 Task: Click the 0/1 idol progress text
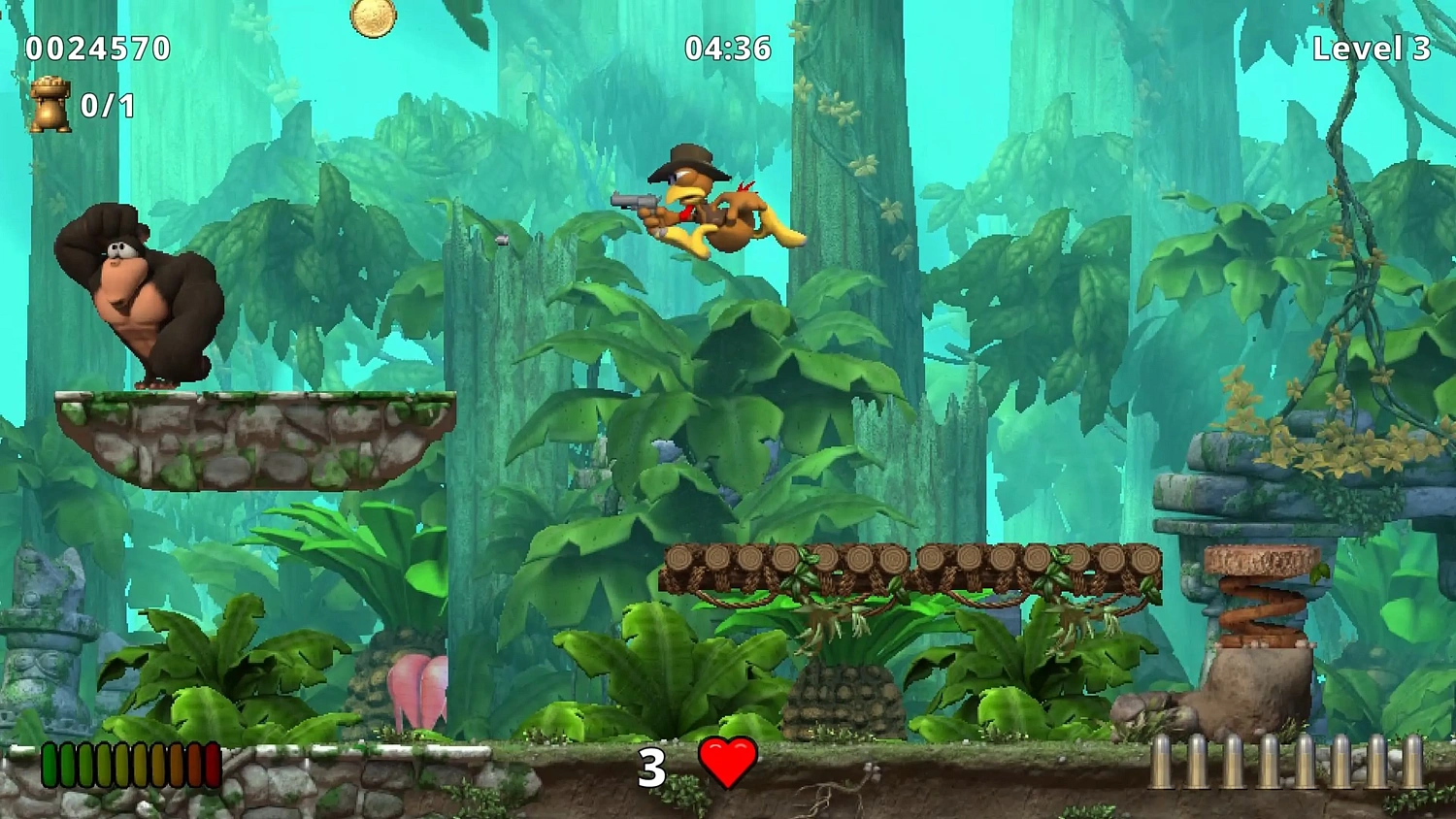pyautogui.click(x=107, y=107)
